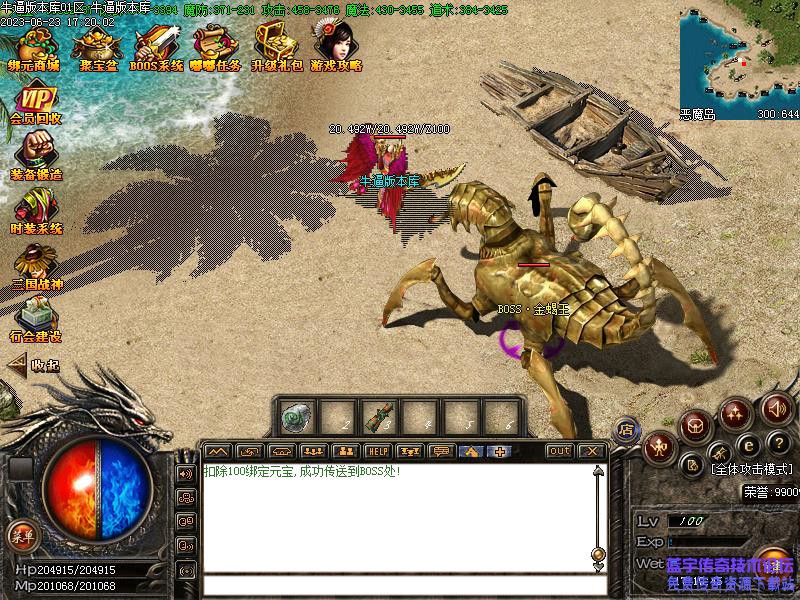Open the 聚宝盆 treasure bowl menu
The height and width of the screenshot is (600, 800).
tap(96, 48)
